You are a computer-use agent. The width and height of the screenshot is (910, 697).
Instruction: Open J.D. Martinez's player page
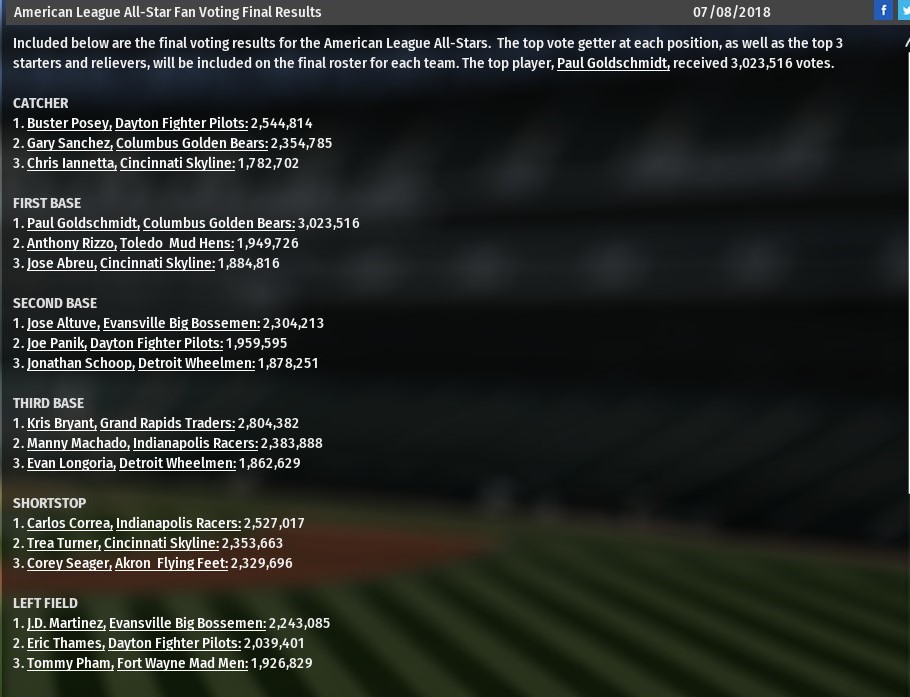point(65,623)
